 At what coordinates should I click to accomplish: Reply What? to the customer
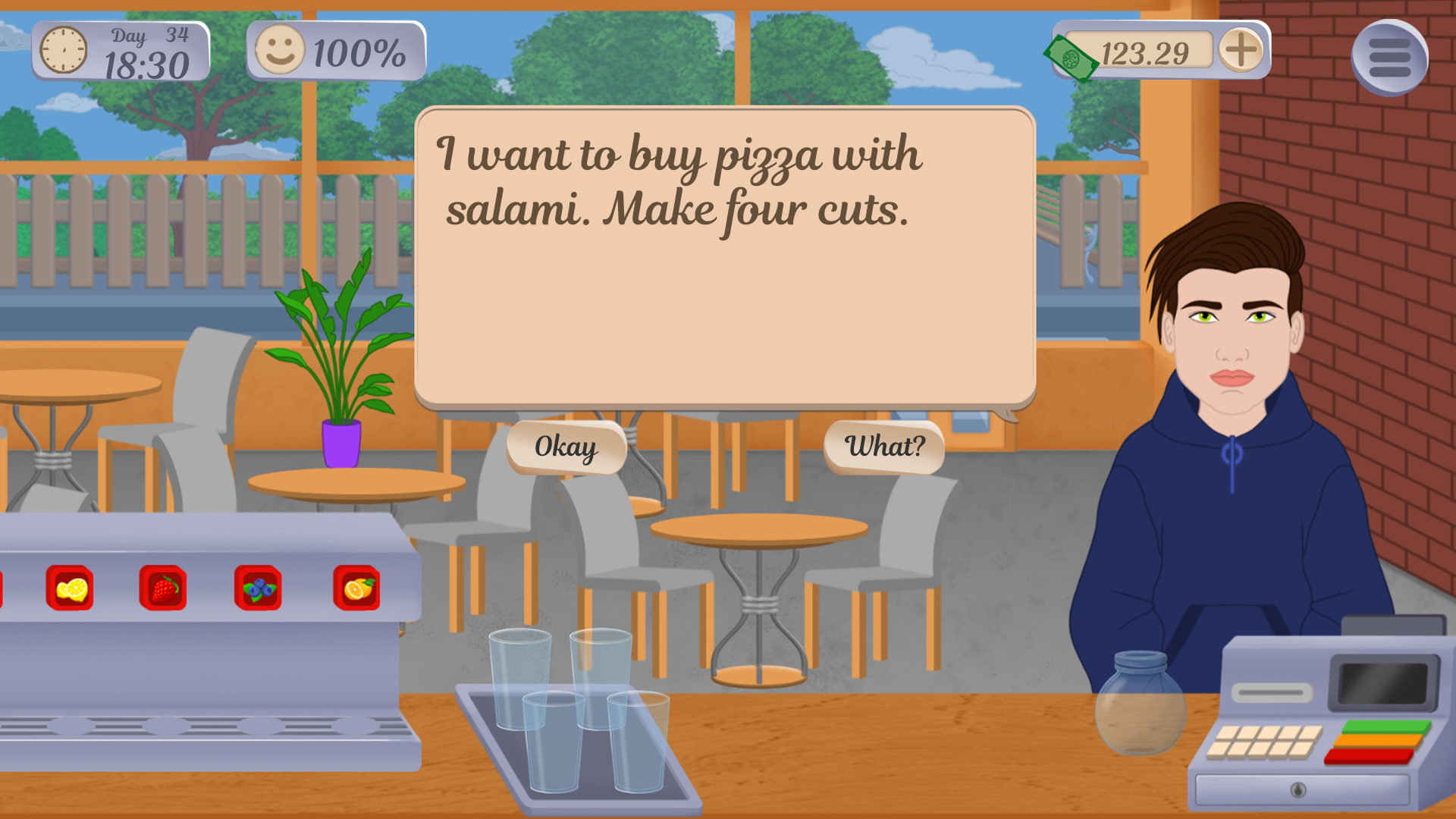884,447
